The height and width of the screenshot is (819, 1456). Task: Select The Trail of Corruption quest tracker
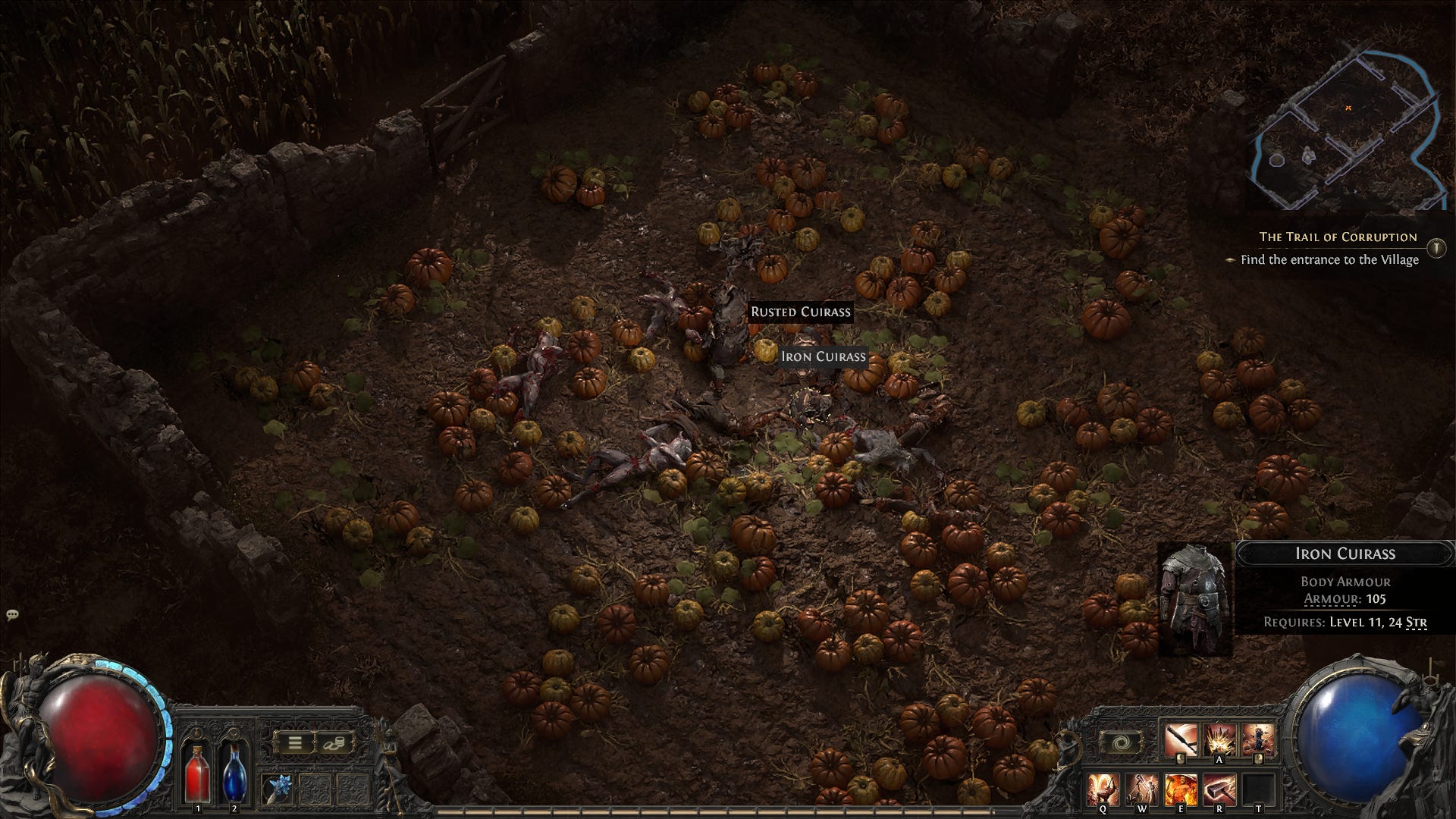tap(1338, 237)
